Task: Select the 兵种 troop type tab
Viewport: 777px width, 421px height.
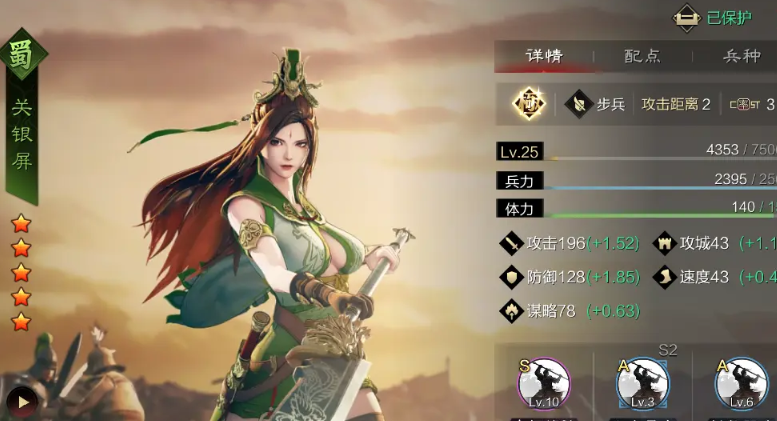Action: point(741,56)
